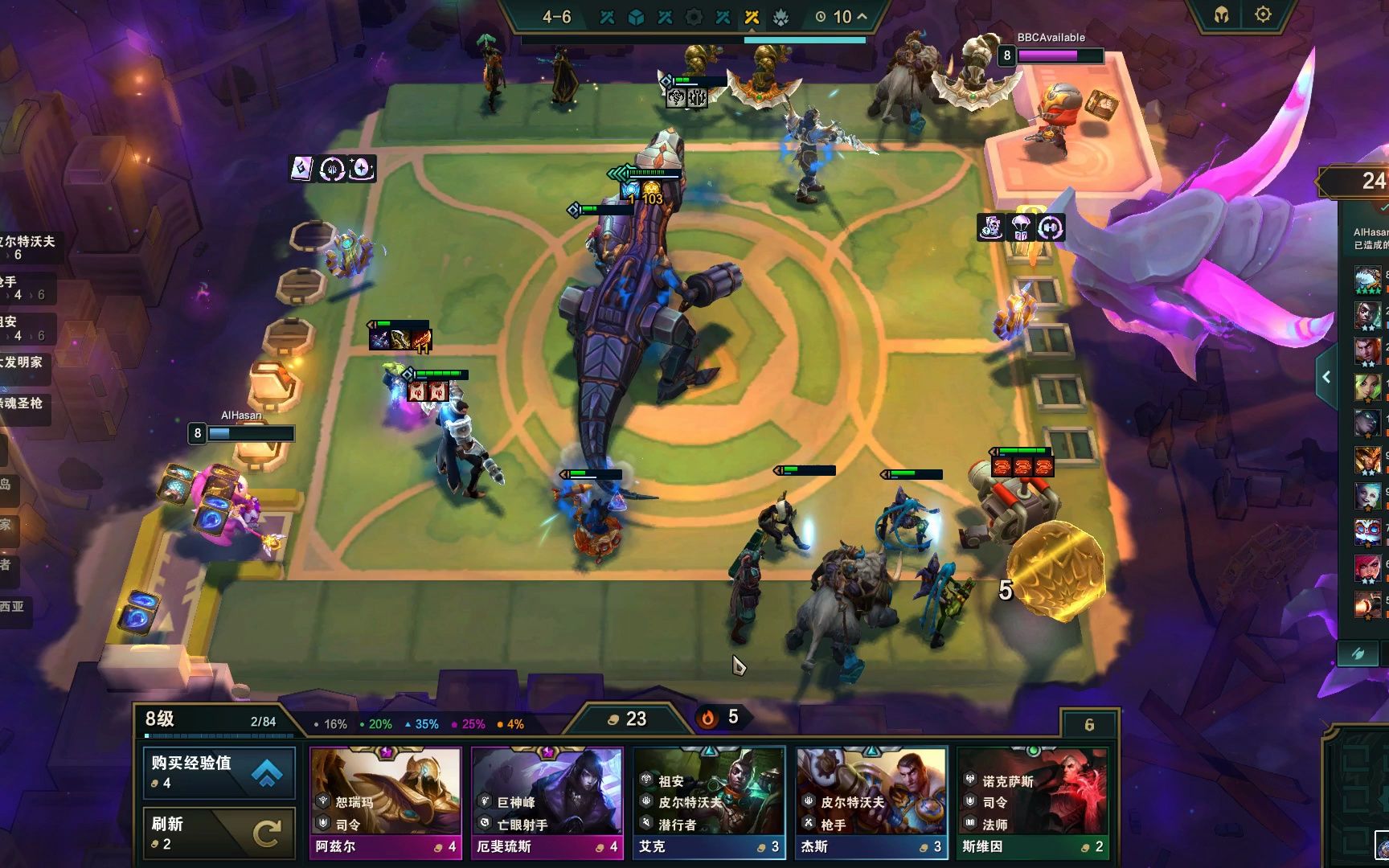Purchase 厄斐琉斯 from the shop
This screenshot has height=868, width=1389.
(x=547, y=802)
